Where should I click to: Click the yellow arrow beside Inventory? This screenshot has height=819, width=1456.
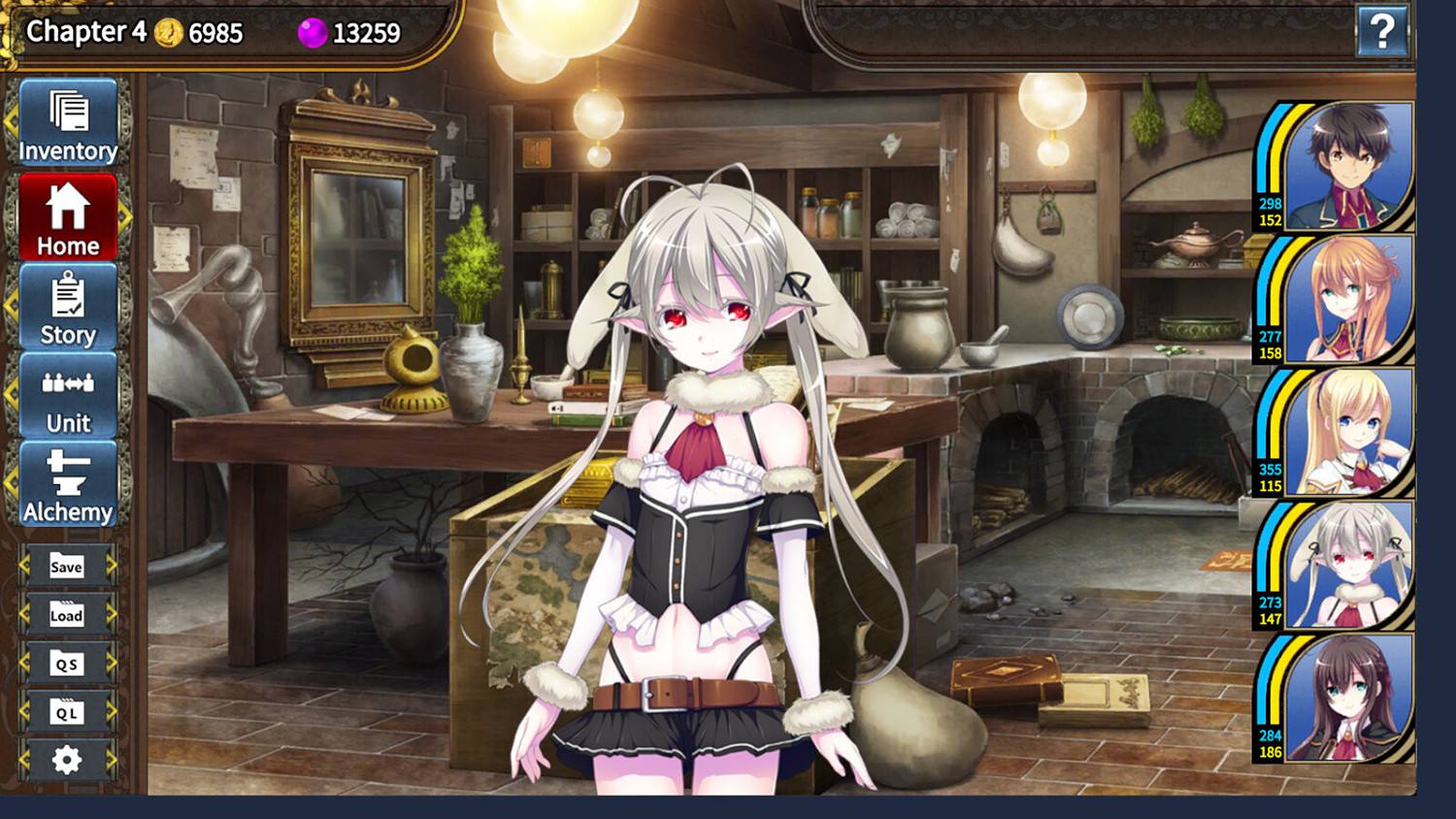(11, 121)
